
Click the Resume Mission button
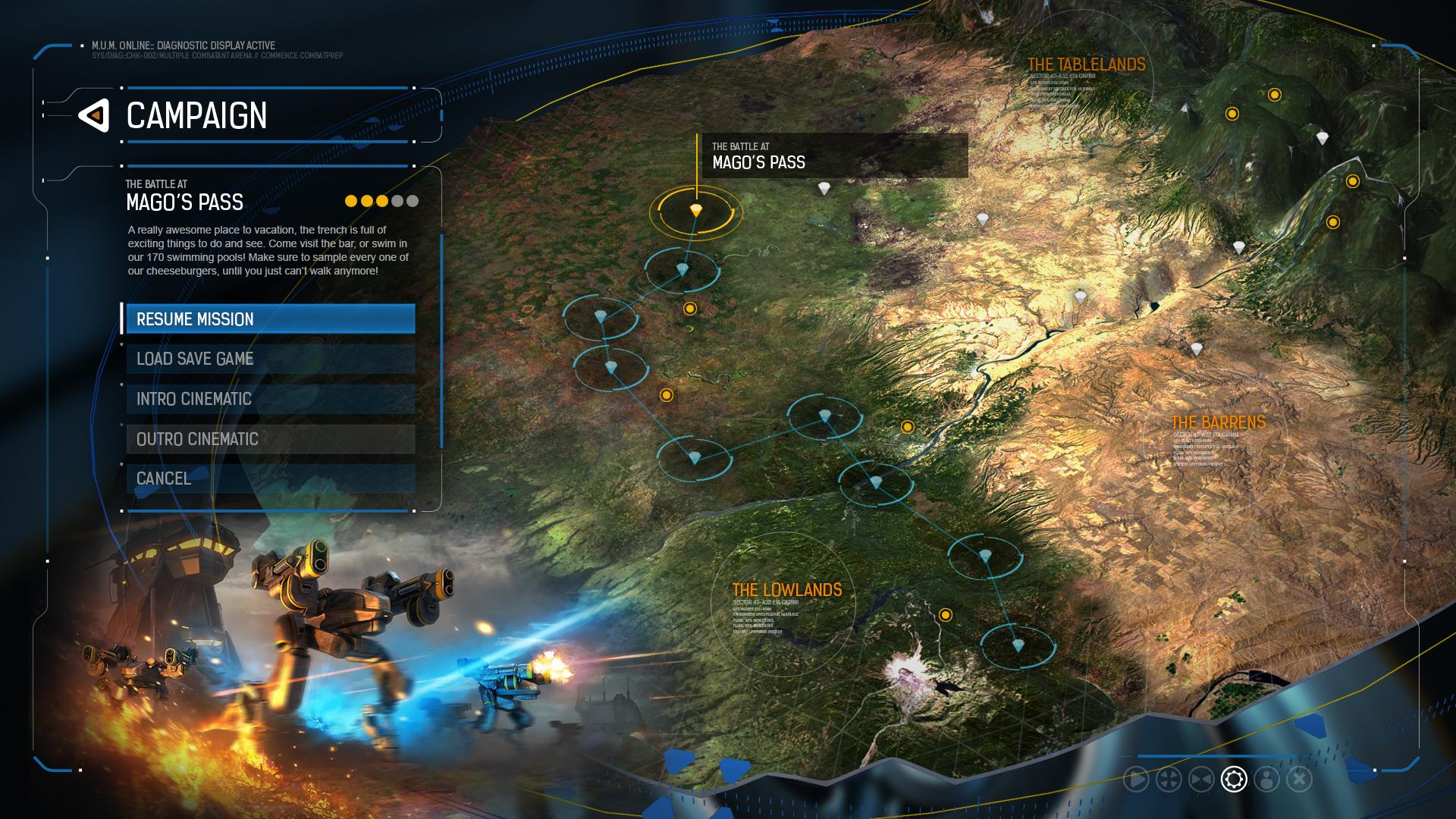[270, 319]
